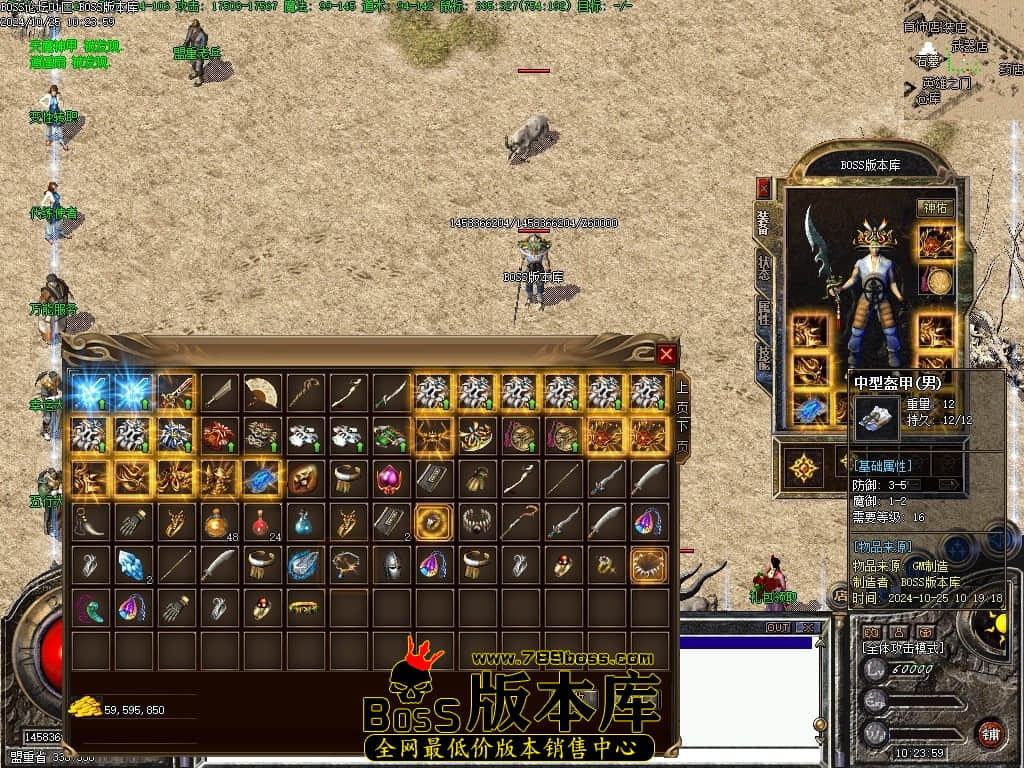This screenshot has width=1024, height=768.
Task: Close the inventory bag window
Action: tap(667, 353)
